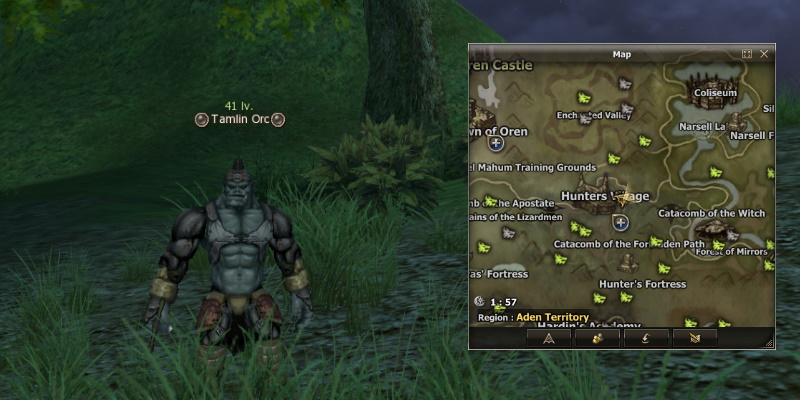Click the second button in the map's bottom toolbar
The image size is (800, 400).
pos(598,338)
